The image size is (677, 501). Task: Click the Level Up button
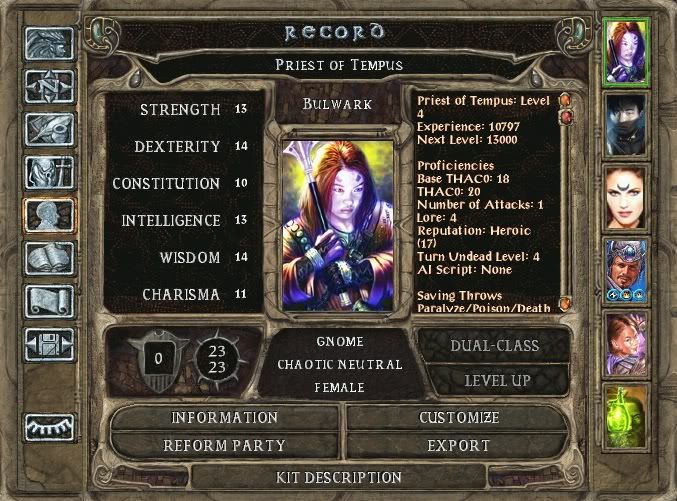496,380
